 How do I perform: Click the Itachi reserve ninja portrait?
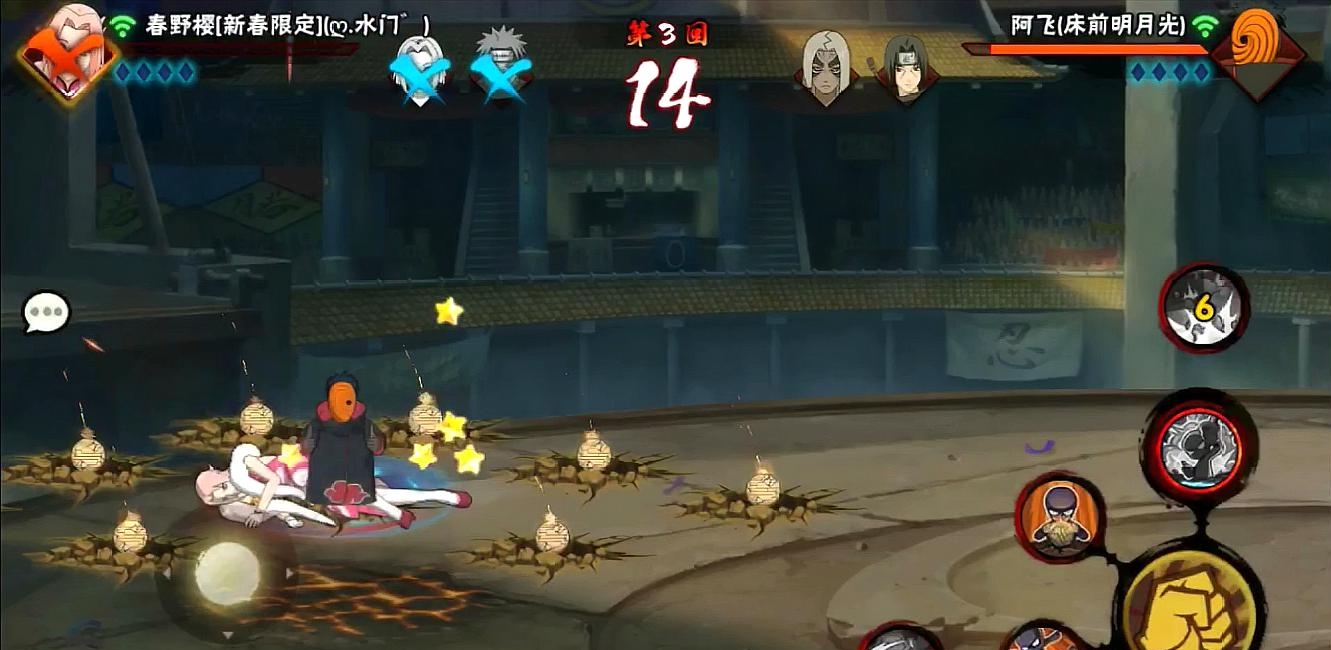pos(905,68)
